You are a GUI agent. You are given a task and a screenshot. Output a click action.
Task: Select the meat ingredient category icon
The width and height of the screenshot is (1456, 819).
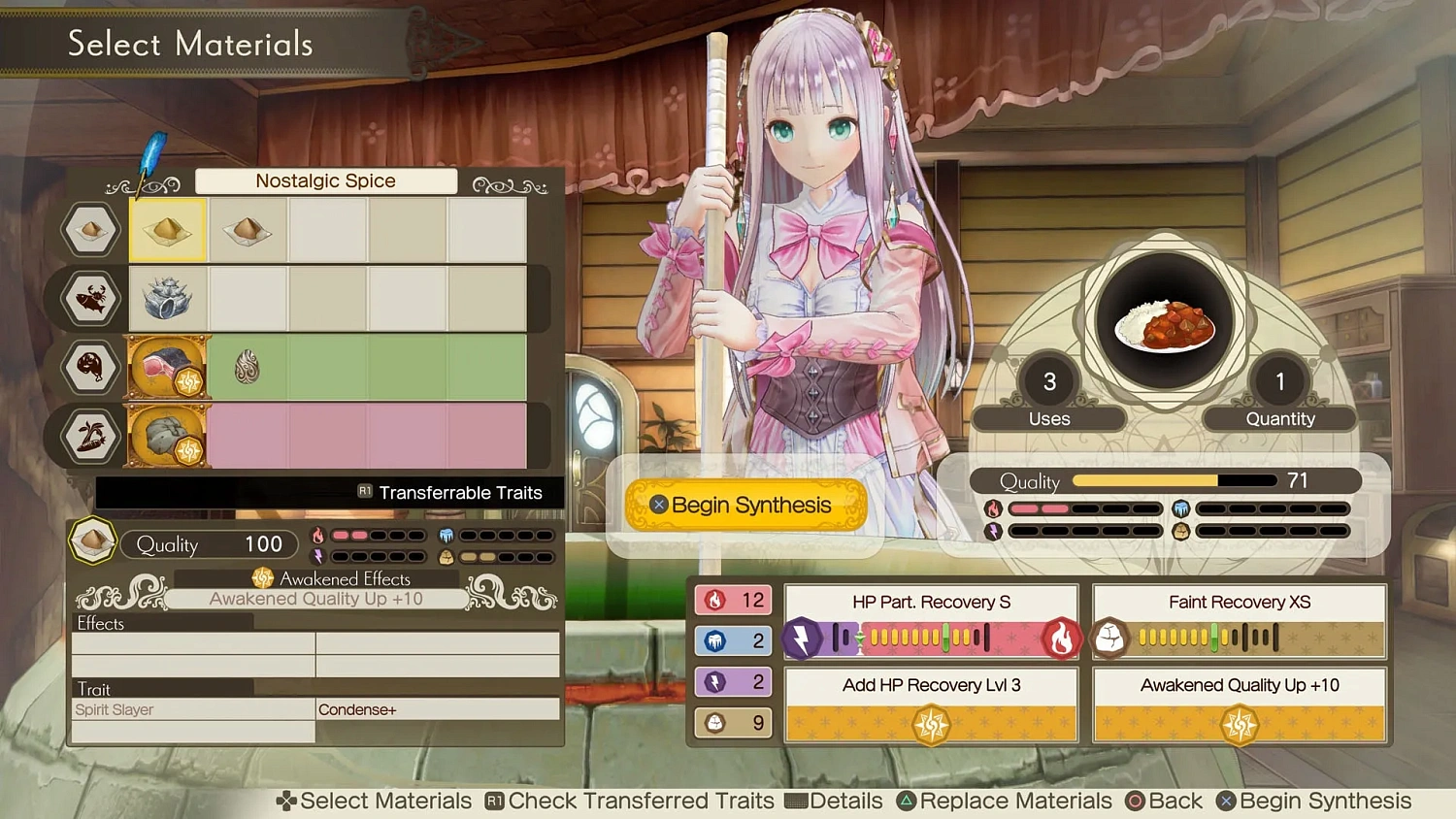click(x=91, y=368)
